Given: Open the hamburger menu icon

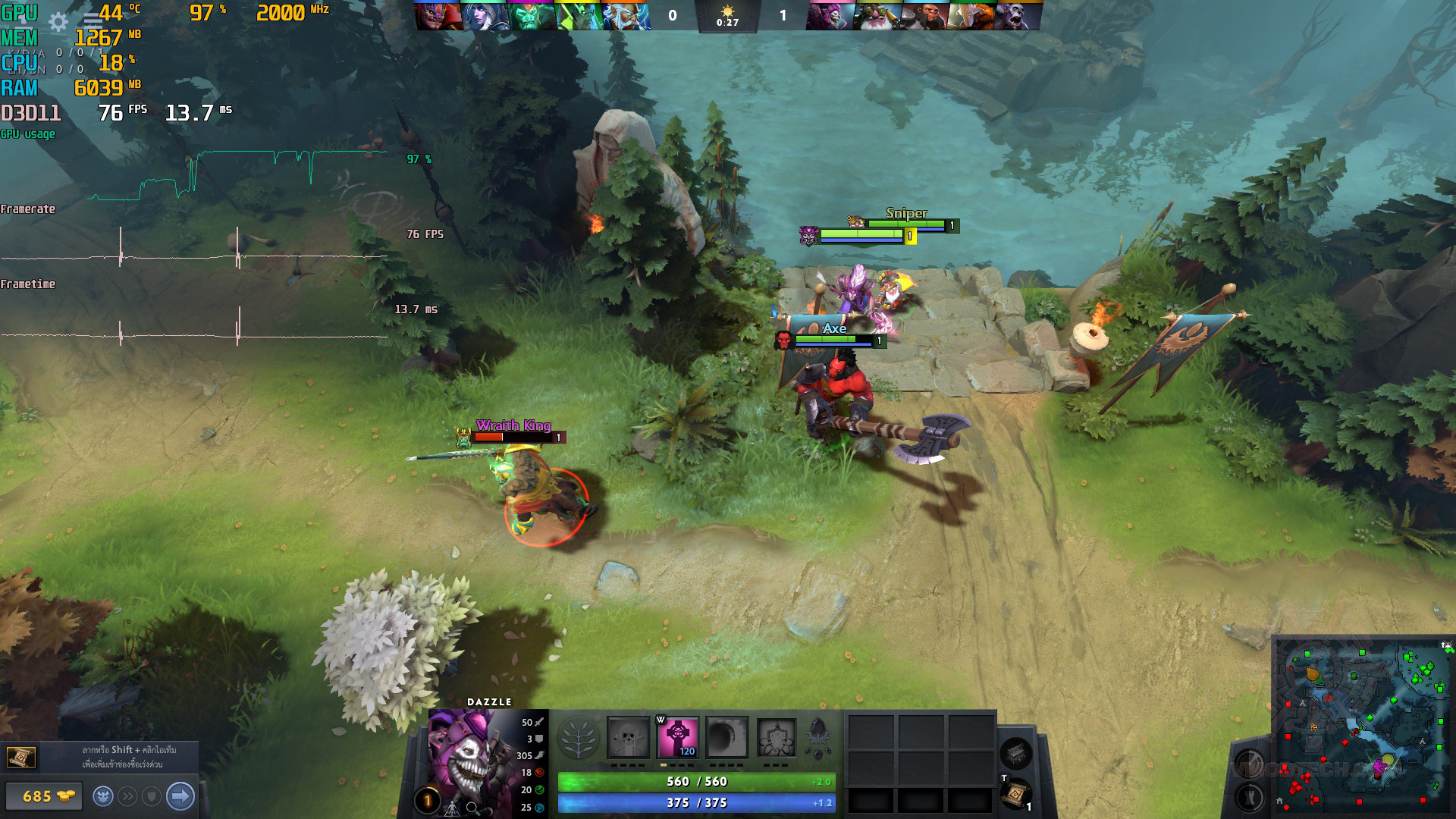Looking at the screenshot, I should [93, 22].
